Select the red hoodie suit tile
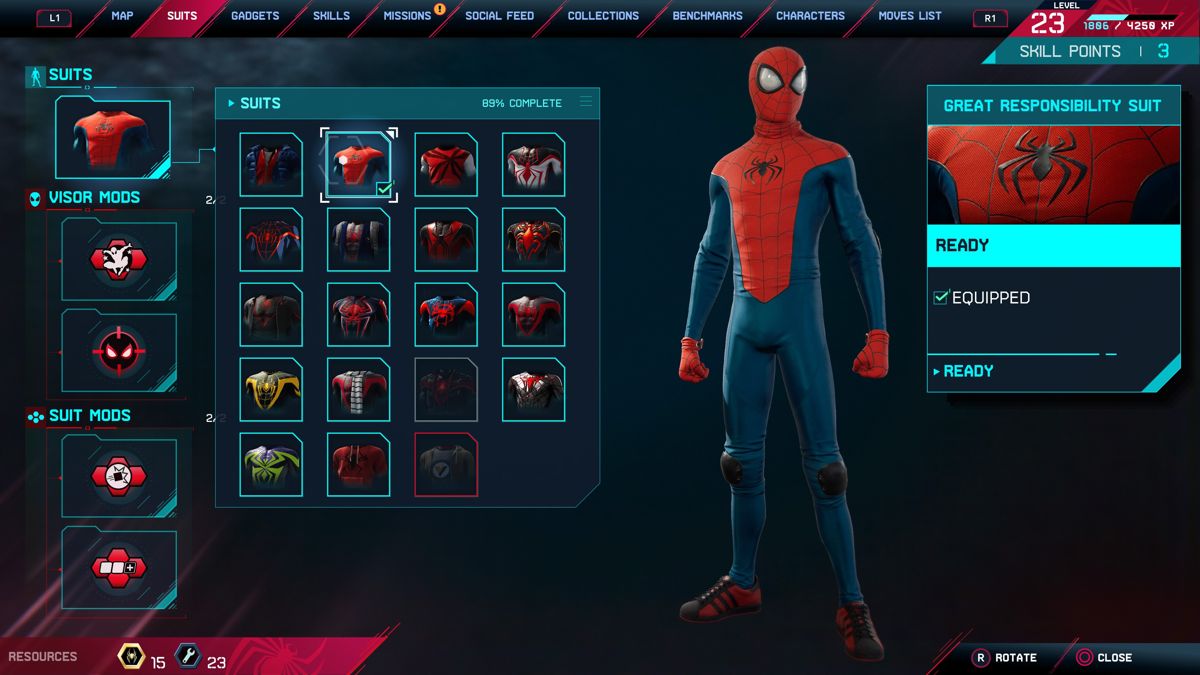Viewport: 1200px width, 675px height. click(x=358, y=465)
